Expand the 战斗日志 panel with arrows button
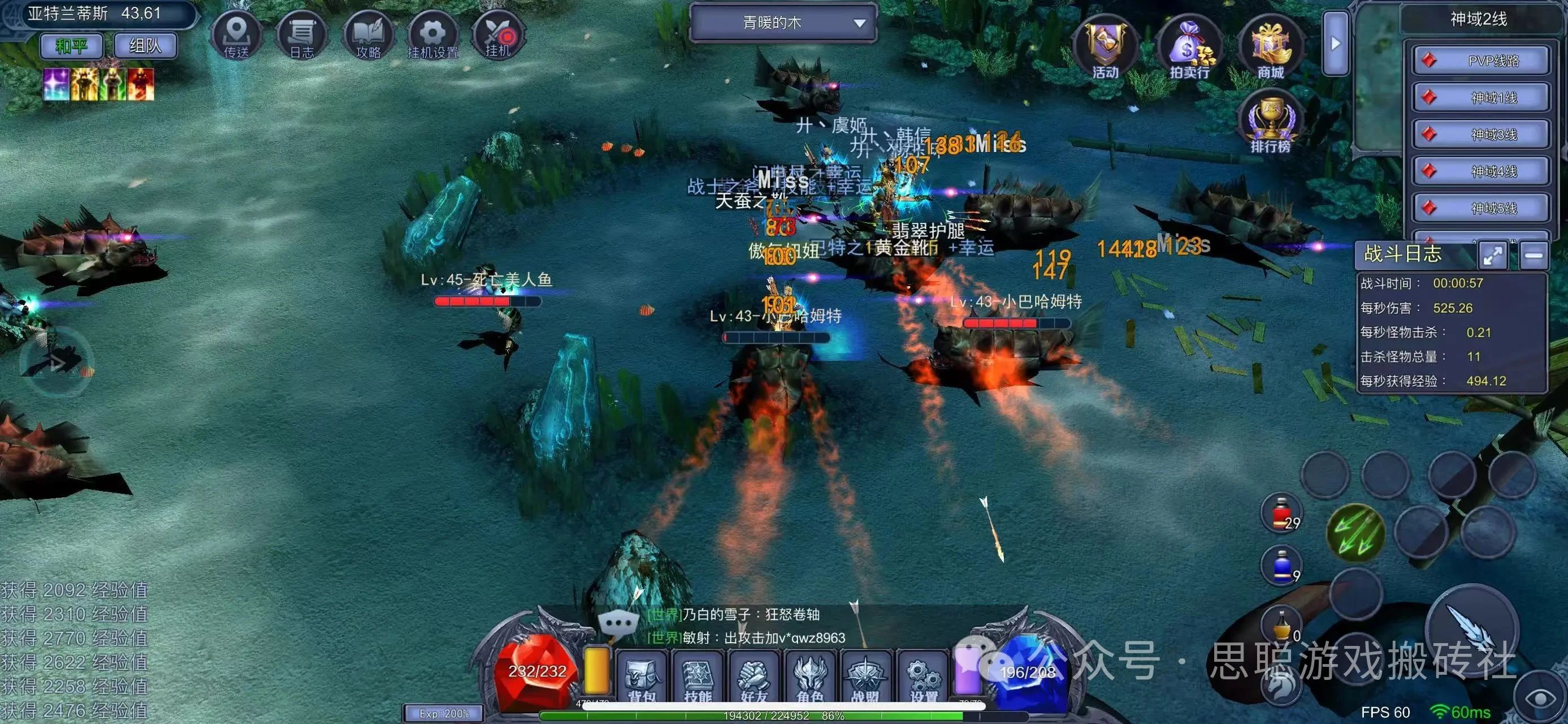This screenshot has width=1568, height=724. tap(1493, 256)
